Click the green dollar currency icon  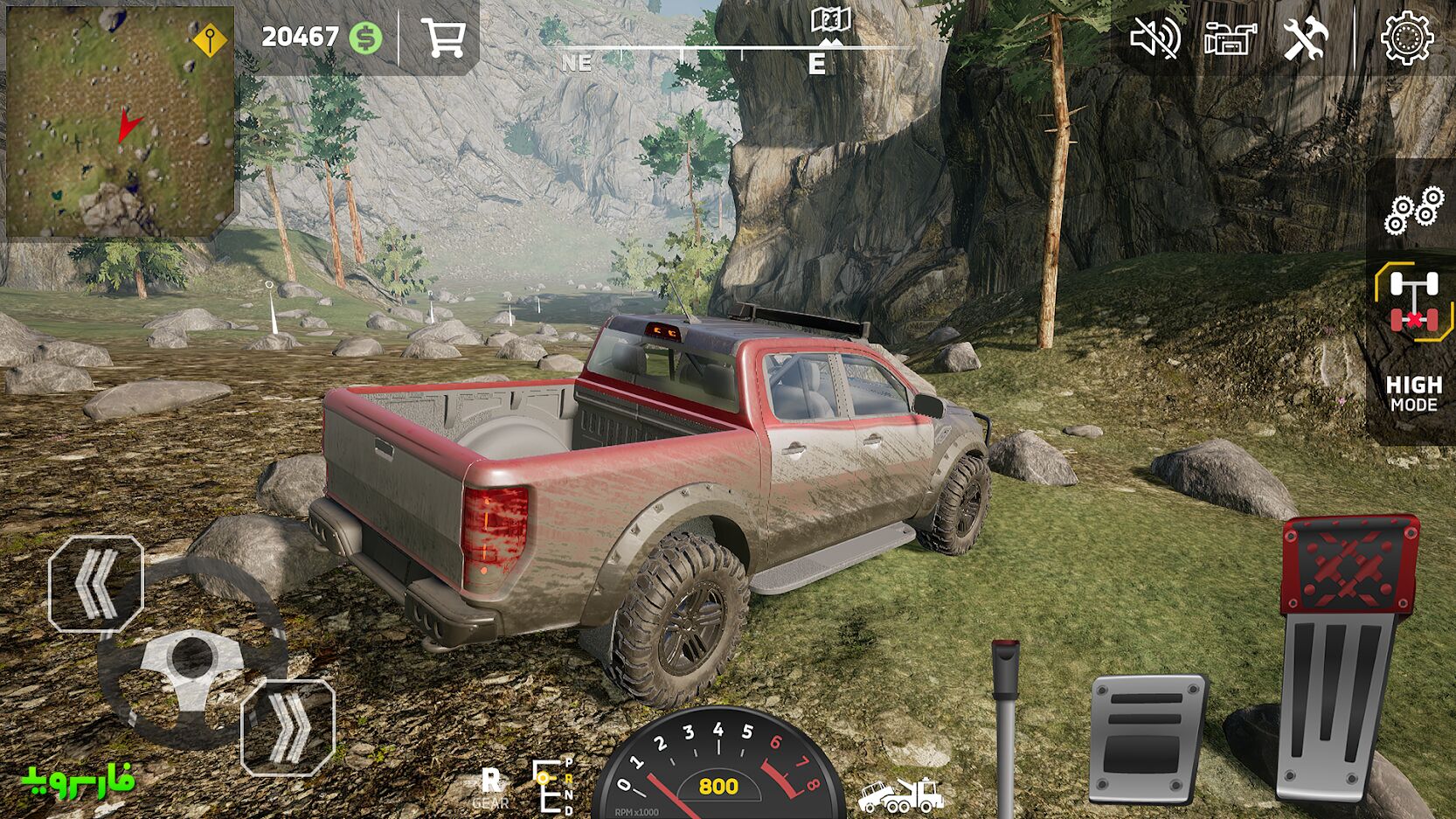[x=367, y=37]
